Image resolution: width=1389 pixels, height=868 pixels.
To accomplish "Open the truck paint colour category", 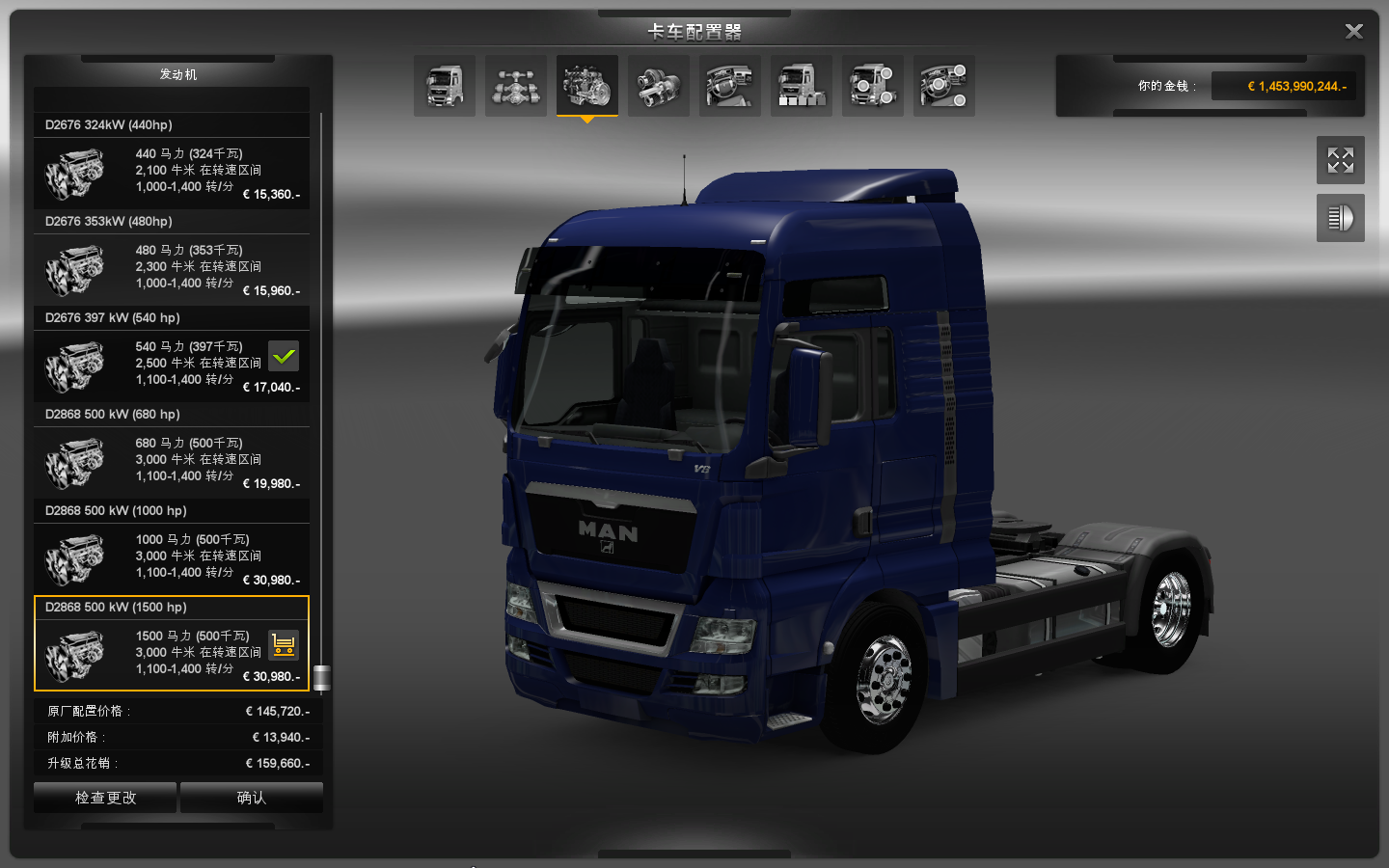I will 802,86.
